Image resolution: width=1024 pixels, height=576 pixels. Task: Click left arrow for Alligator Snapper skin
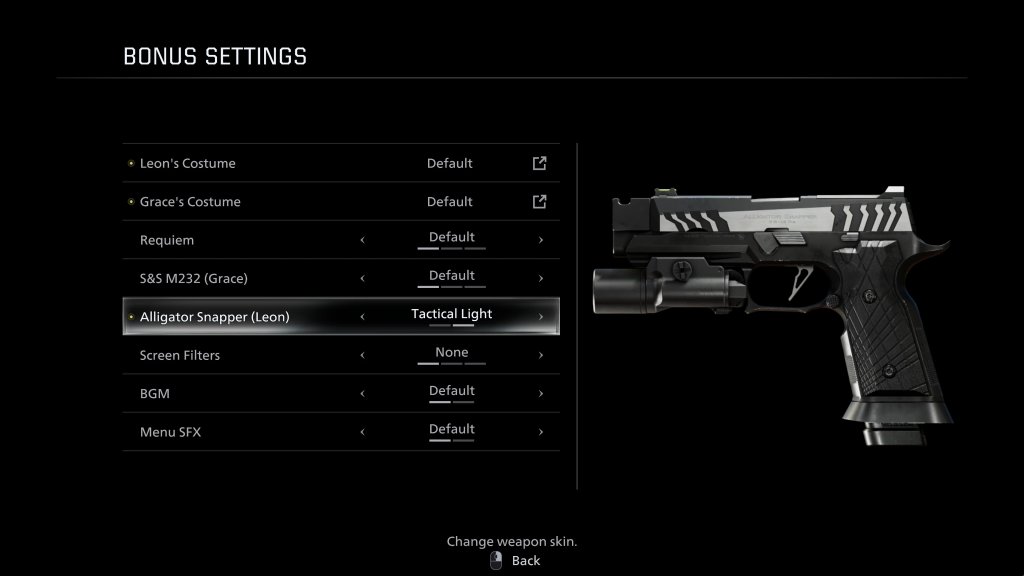coord(362,317)
